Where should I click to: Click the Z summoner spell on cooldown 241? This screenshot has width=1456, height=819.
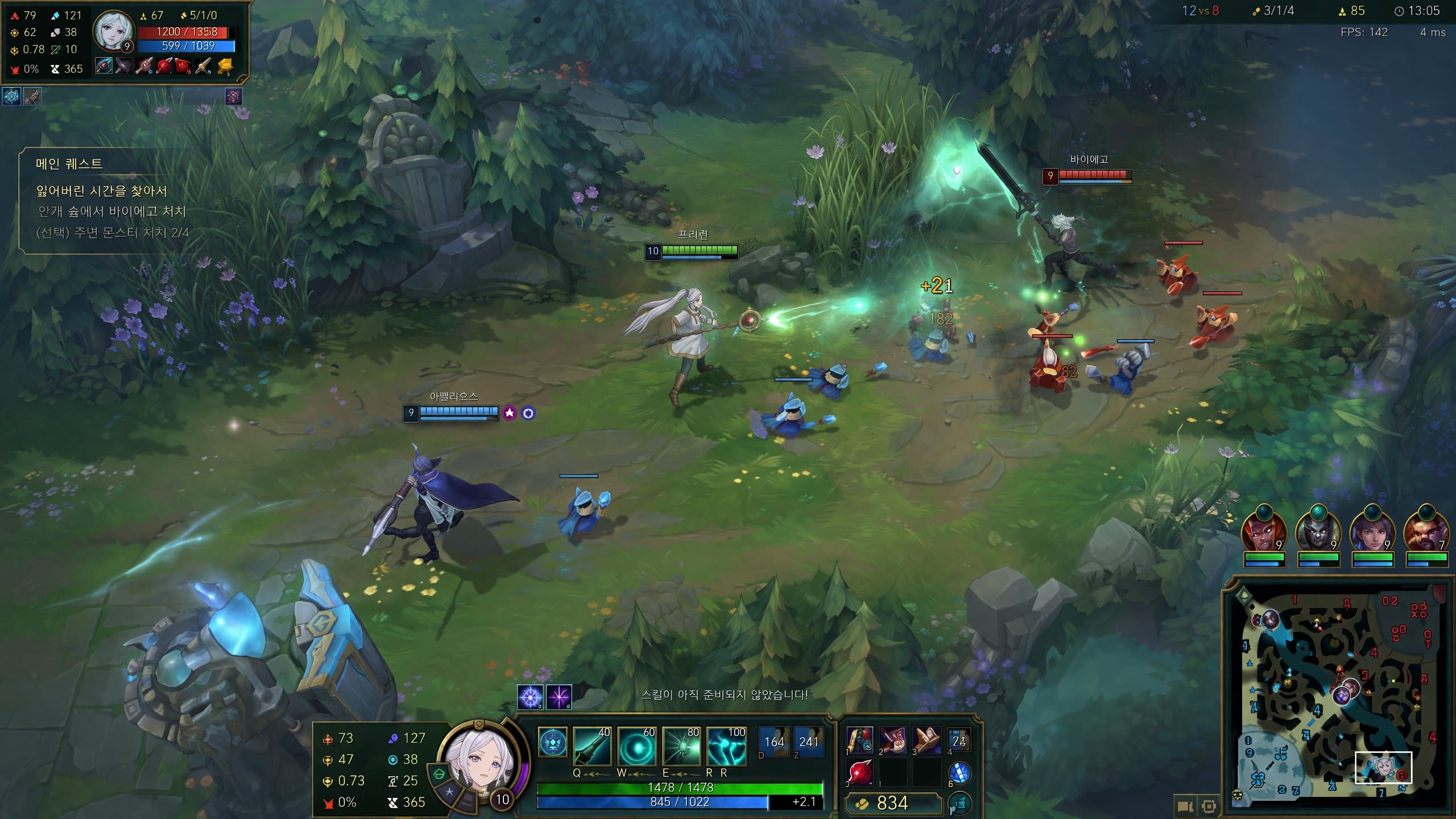point(808,742)
